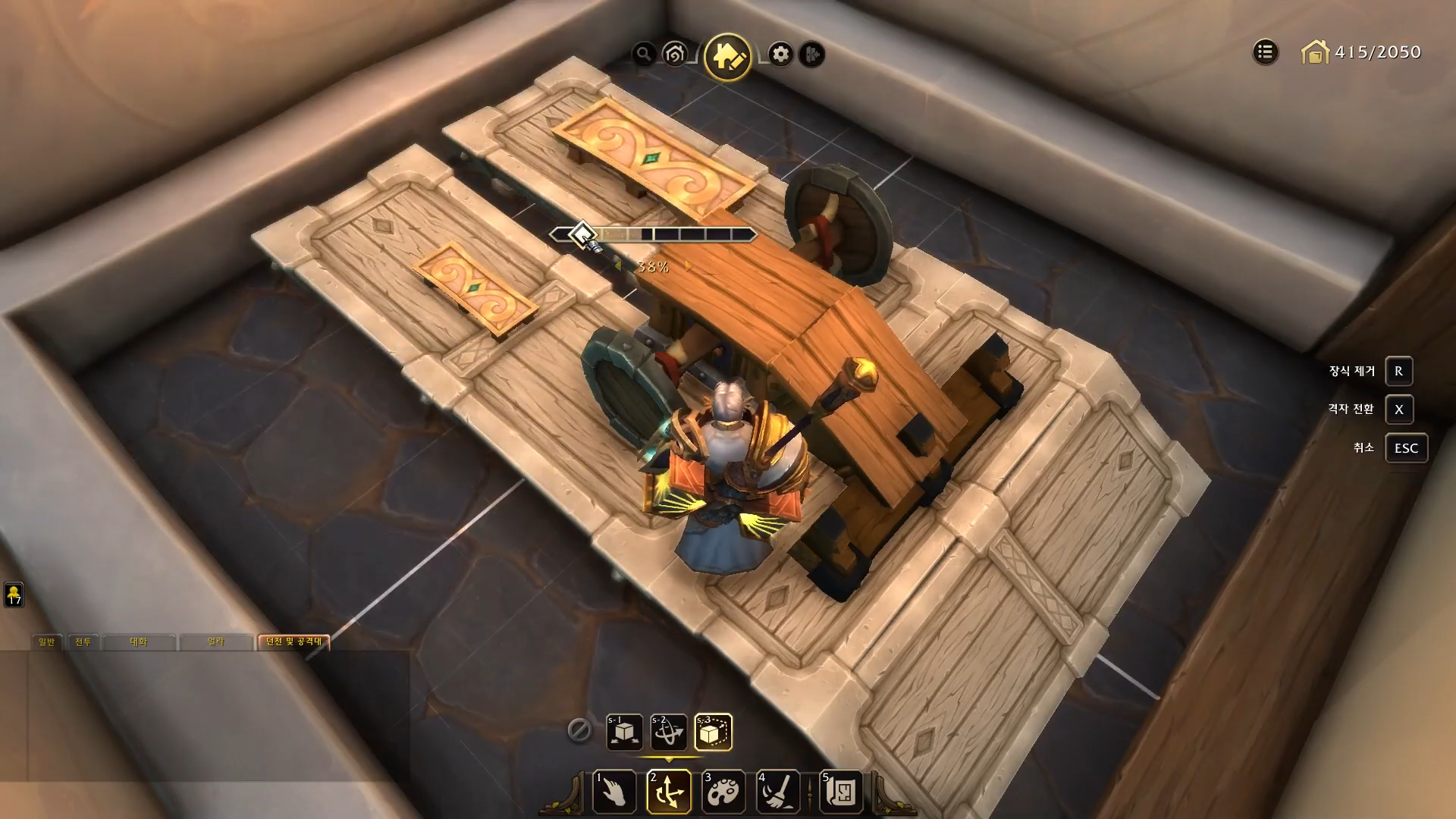Switch to the cube move sub-mode

tap(625, 732)
